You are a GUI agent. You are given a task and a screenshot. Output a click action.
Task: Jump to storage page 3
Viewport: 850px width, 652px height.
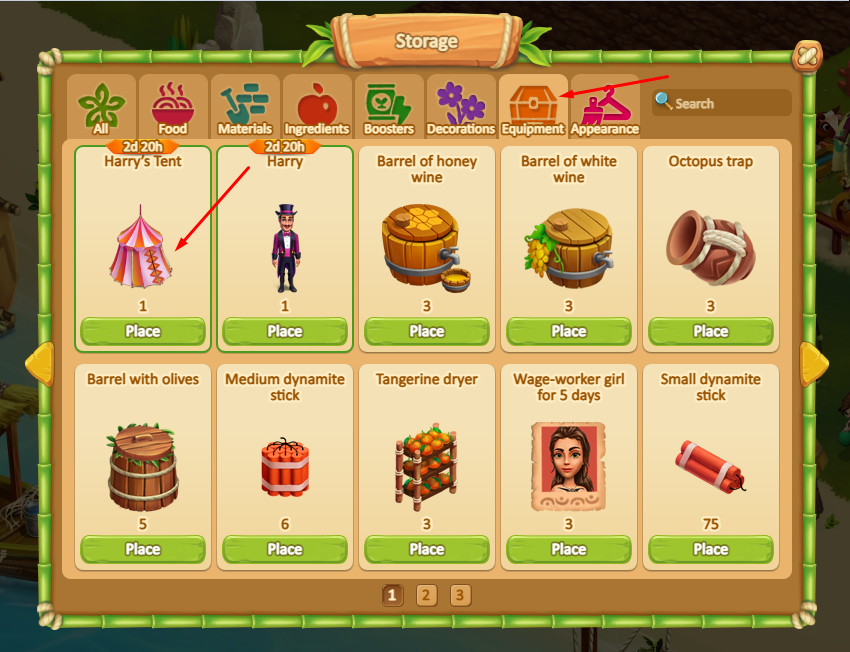[x=459, y=596]
